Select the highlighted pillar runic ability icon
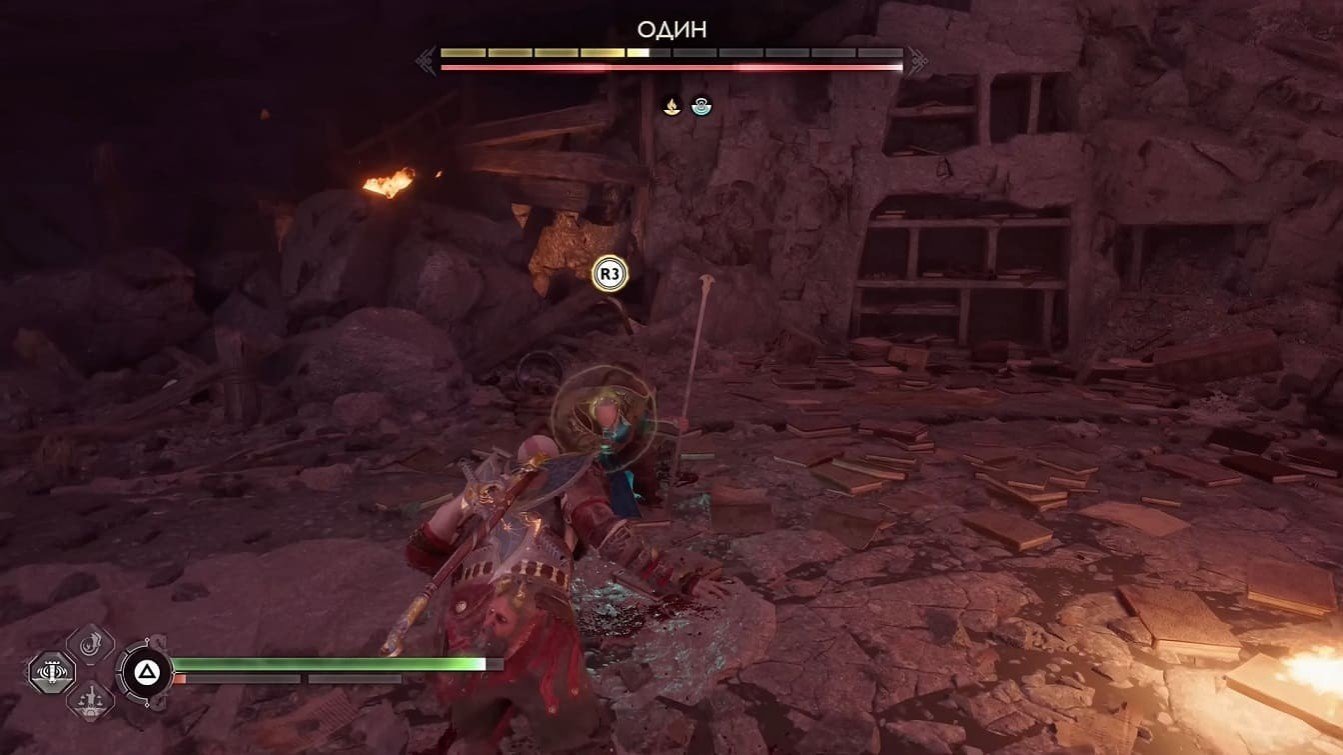This screenshot has height=755, width=1343. click(51, 671)
